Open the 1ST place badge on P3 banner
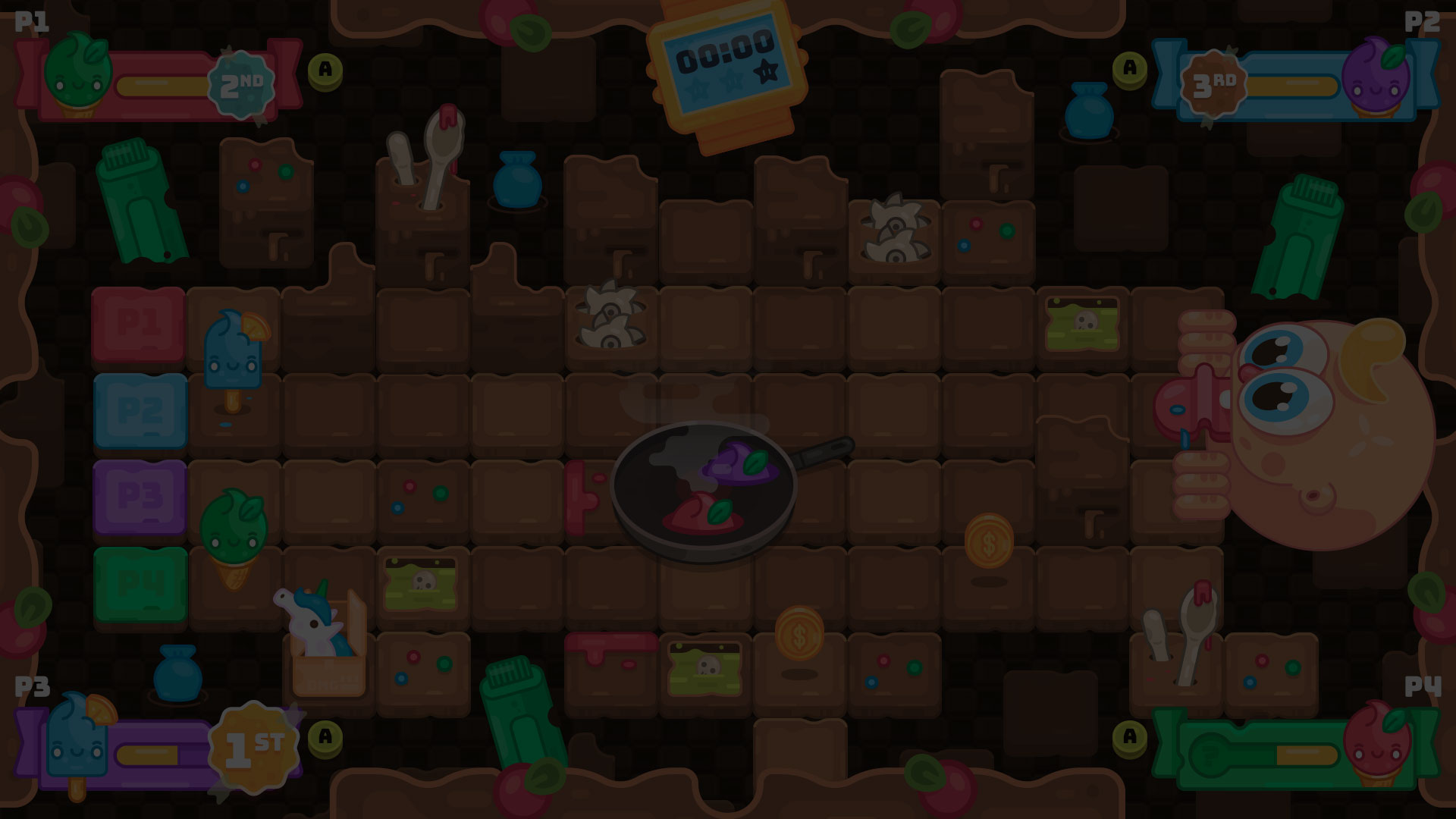Viewport: 1456px width, 819px height. coord(253,742)
